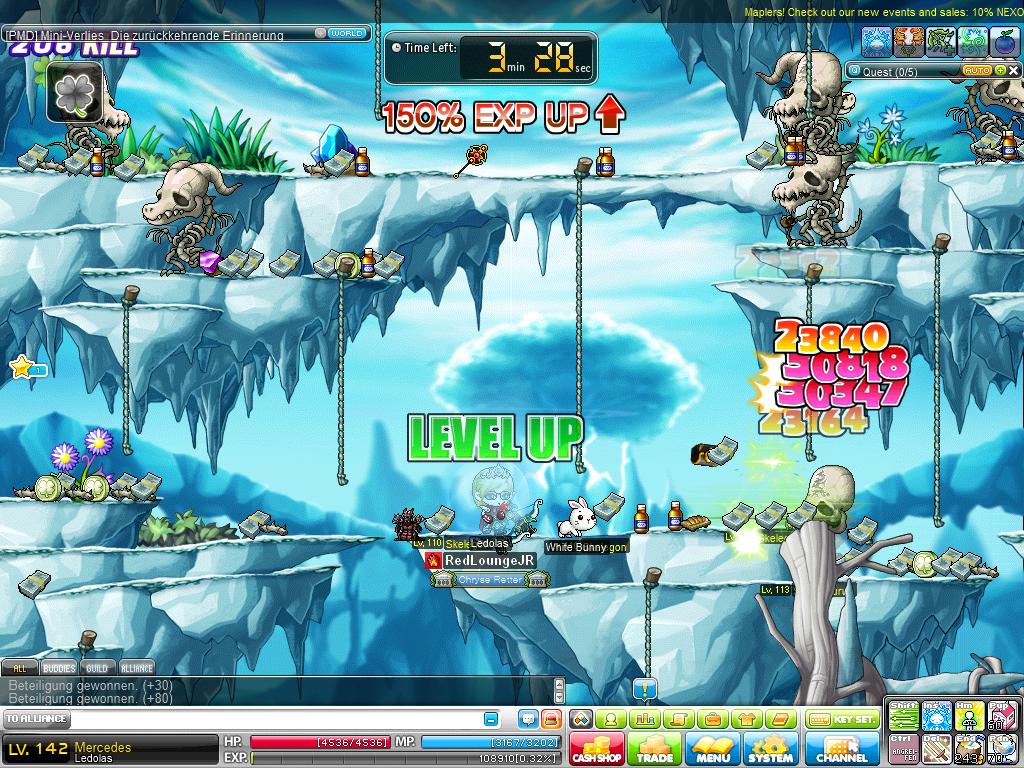Click the gray four-leaf clover icon

click(74, 93)
